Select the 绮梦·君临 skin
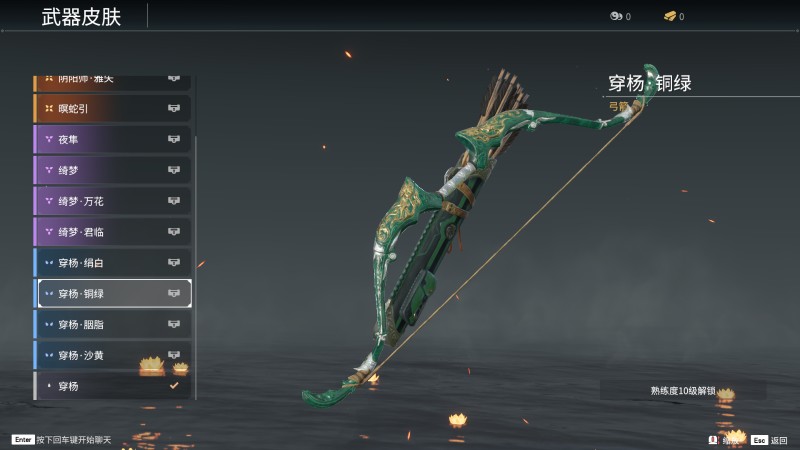 click(x=112, y=232)
